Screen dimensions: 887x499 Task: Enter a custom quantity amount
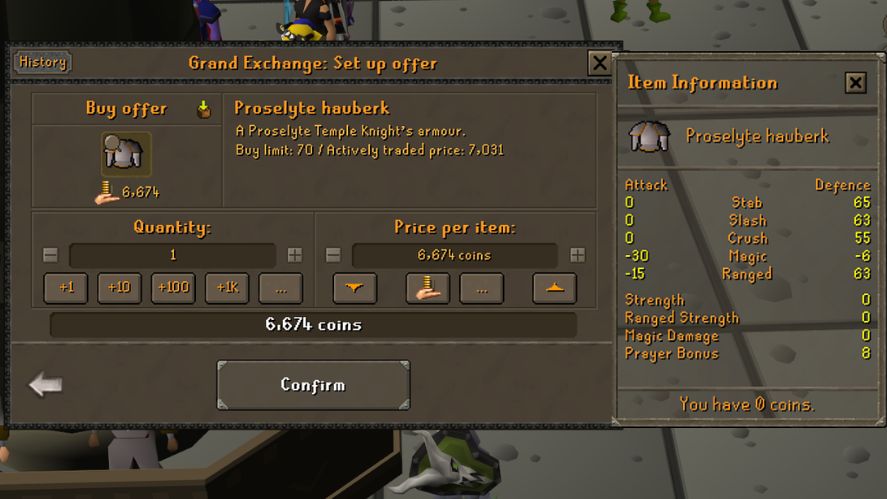pyautogui.click(x=281, y=288)
